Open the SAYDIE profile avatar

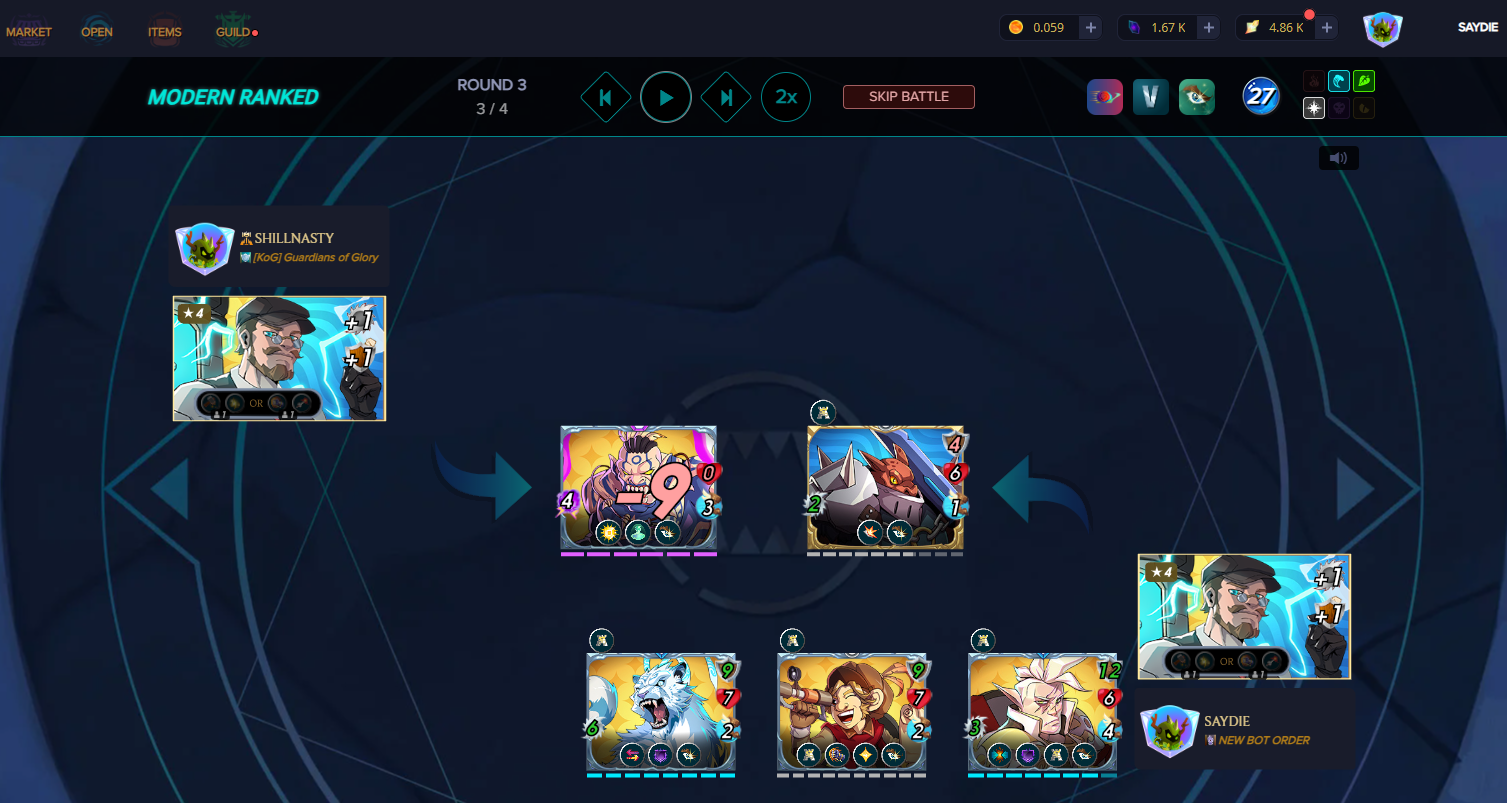1382,29
